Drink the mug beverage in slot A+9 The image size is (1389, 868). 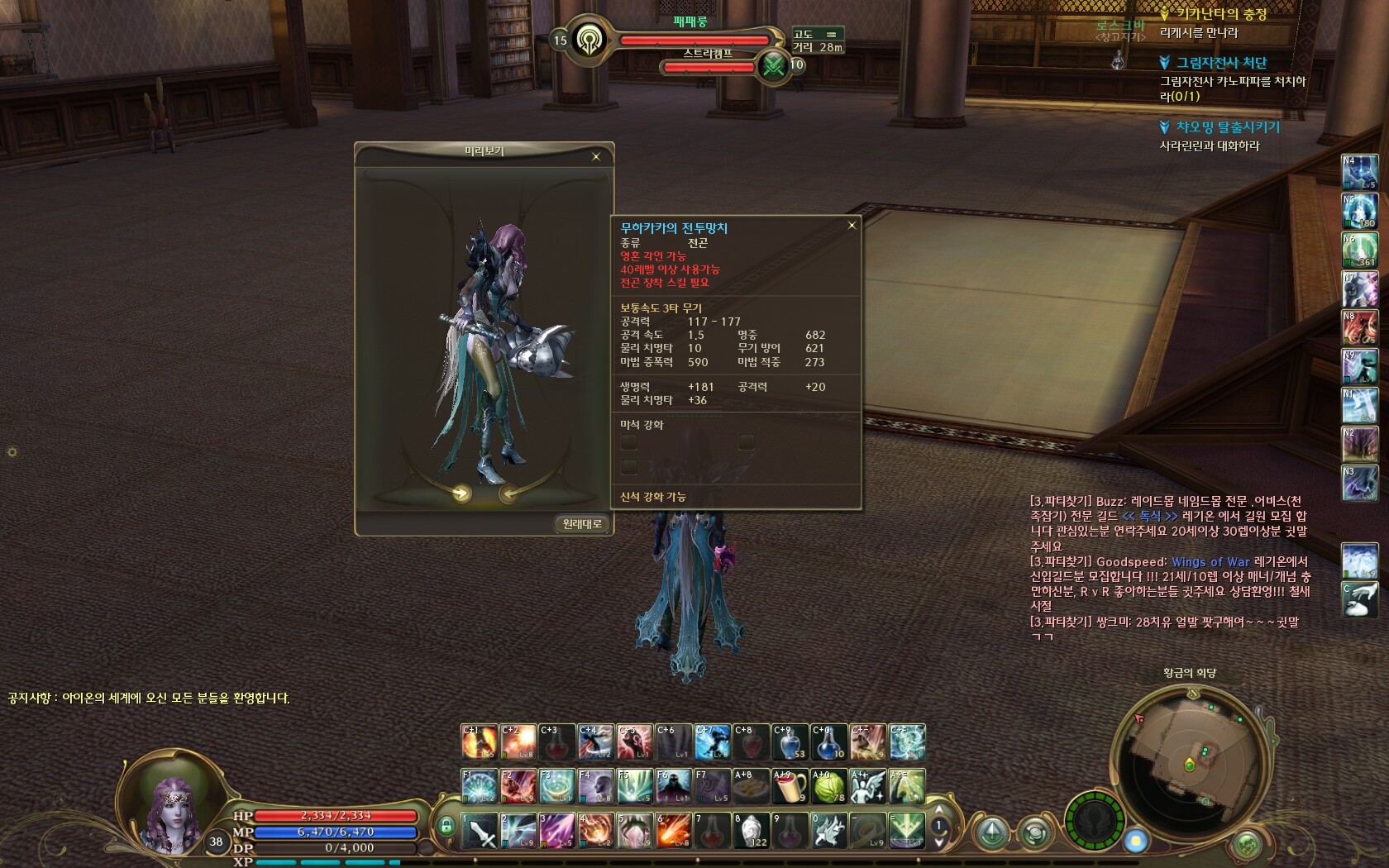coord(790,786)
